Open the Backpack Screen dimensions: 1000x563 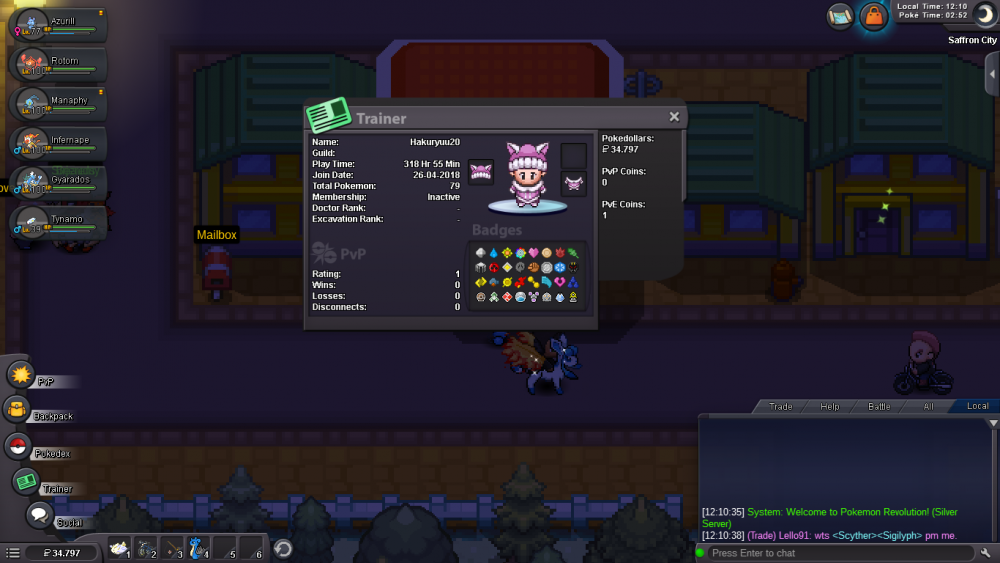pos(17,409)
